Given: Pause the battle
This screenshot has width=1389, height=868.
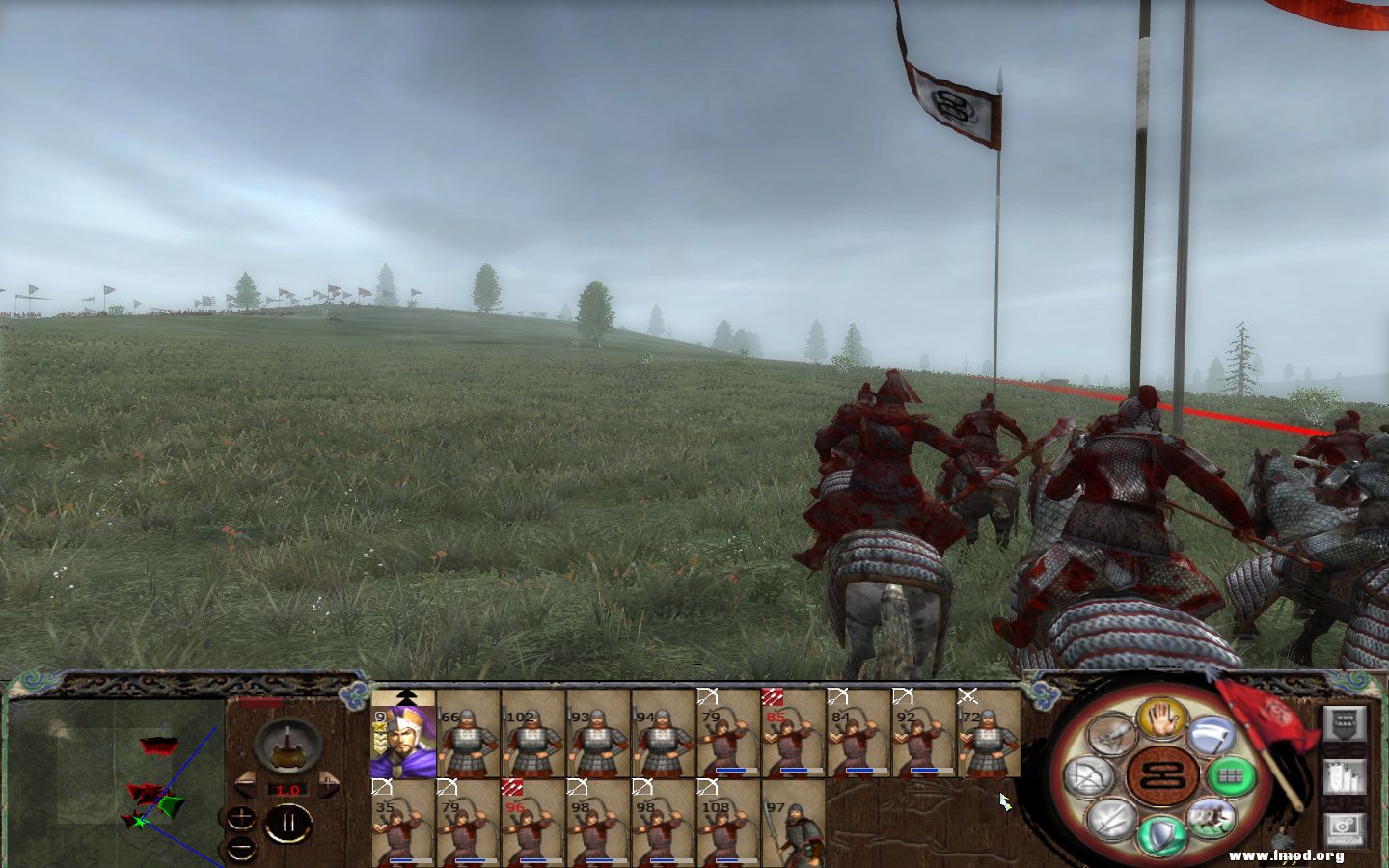Looking at the screenshot, I should coord(288,821).
